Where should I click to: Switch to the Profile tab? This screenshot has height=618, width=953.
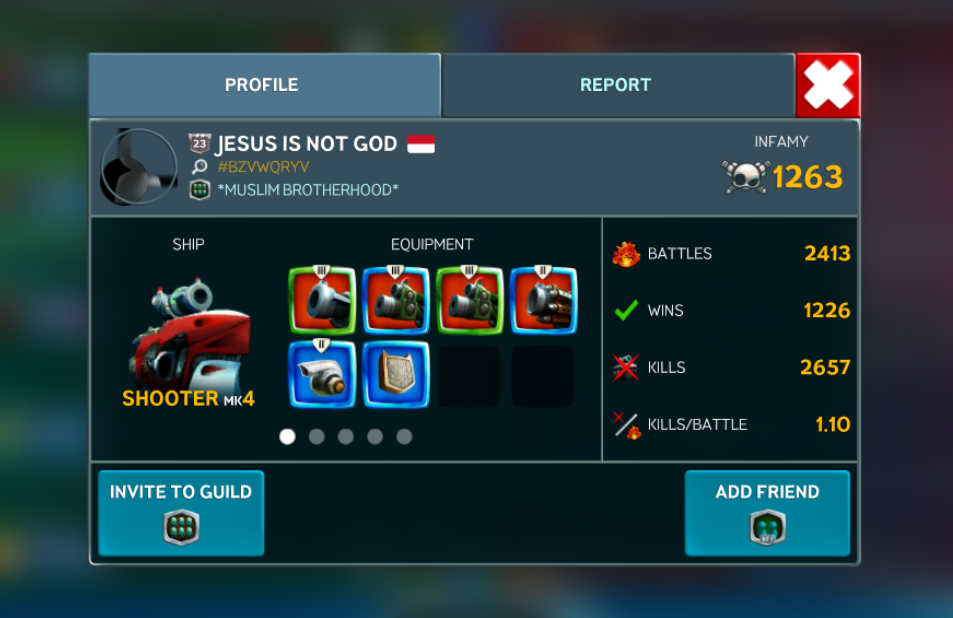[262, 85]
